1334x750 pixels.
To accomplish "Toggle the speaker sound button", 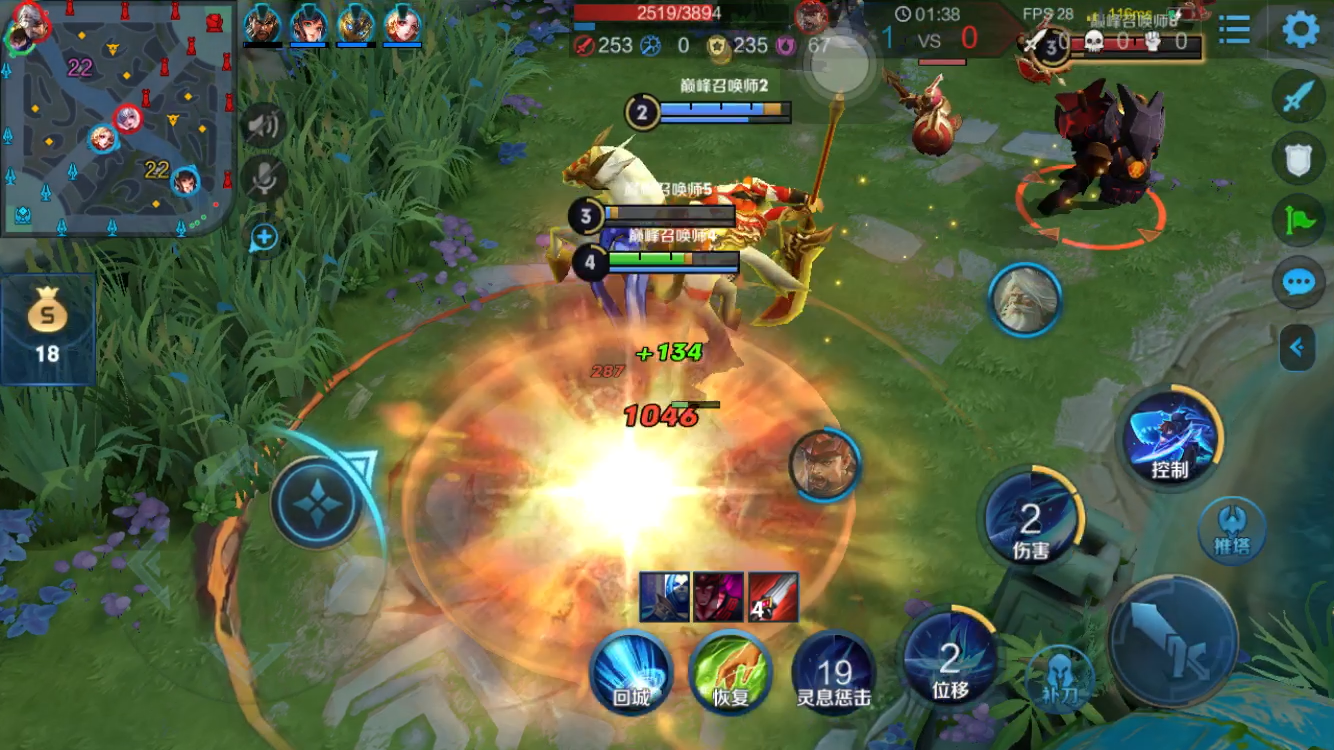I will click(x=264, y=124).
